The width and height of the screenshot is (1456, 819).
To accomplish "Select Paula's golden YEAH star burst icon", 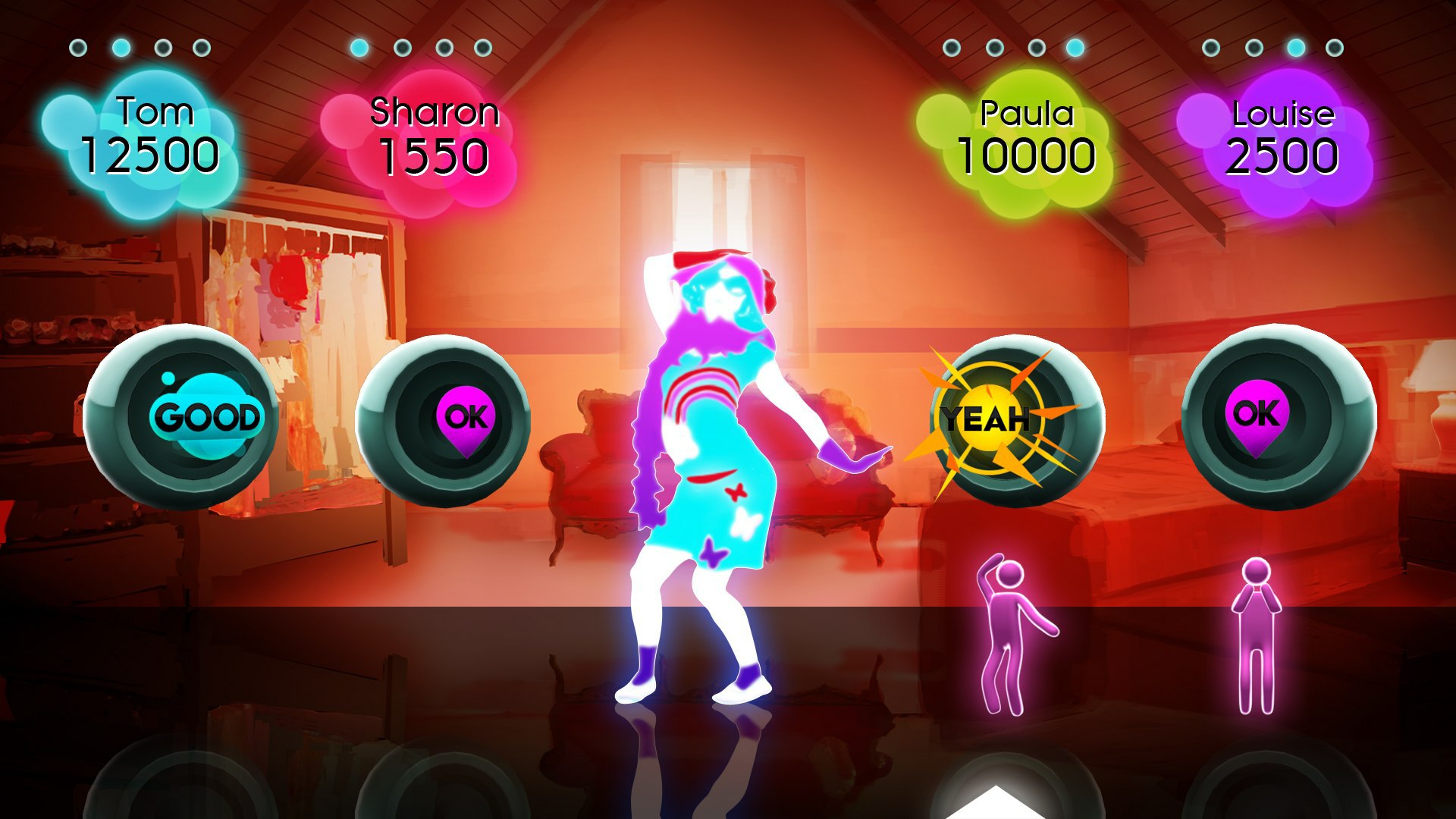I will (x=987, y=417).
